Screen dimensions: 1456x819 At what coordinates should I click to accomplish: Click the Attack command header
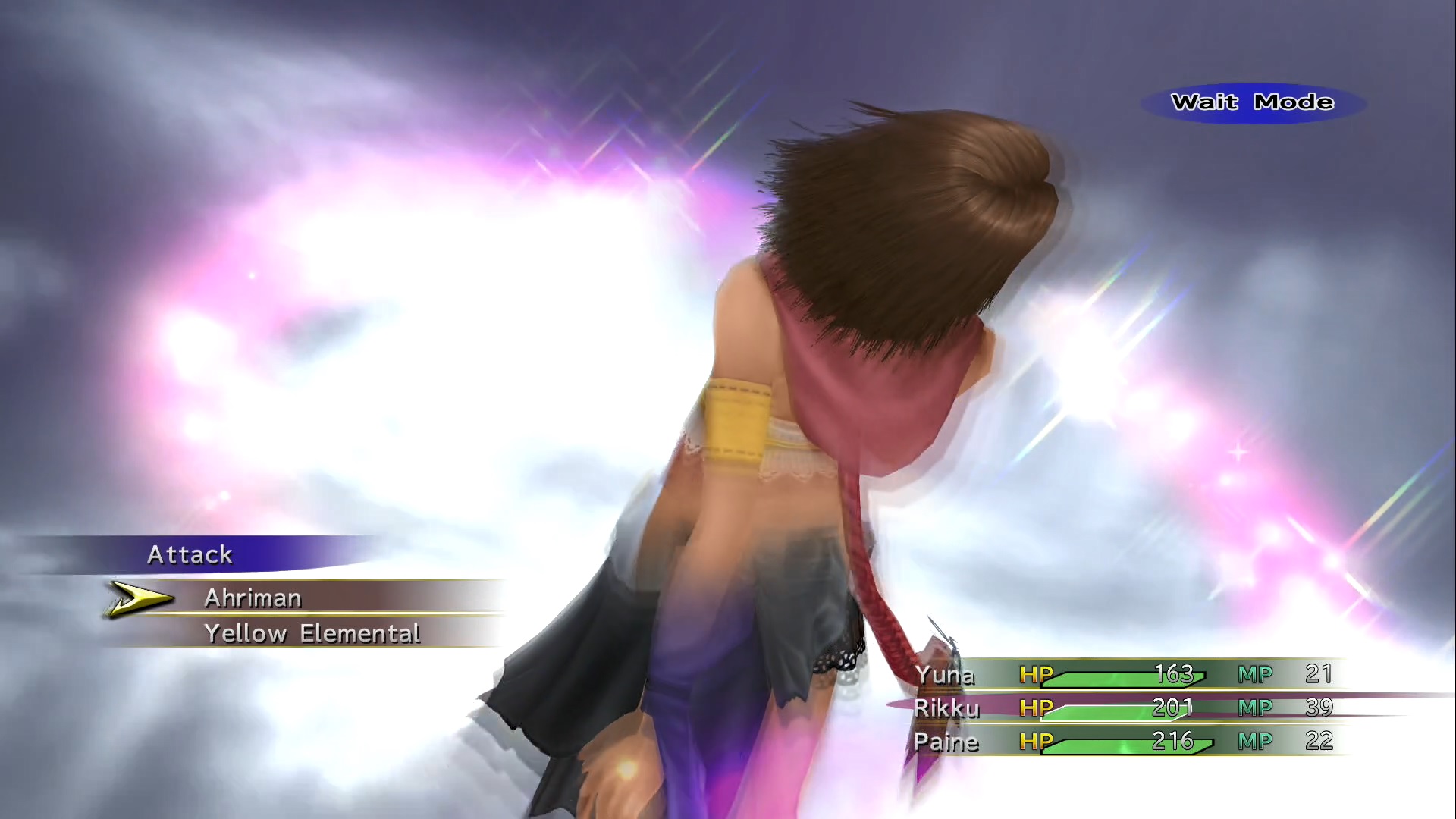[x=190, y=554]
